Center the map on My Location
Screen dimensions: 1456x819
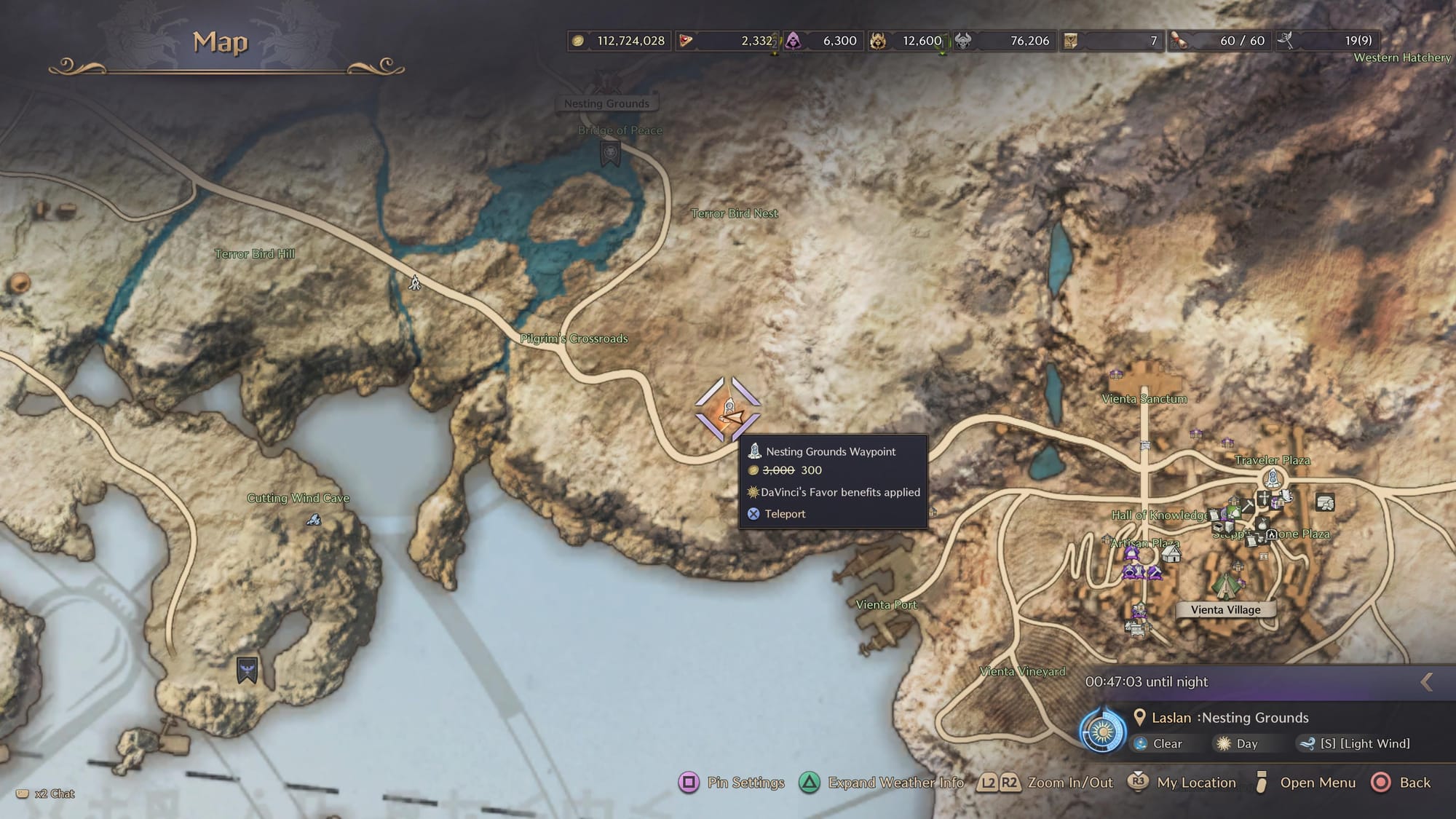click(1182, 783)
